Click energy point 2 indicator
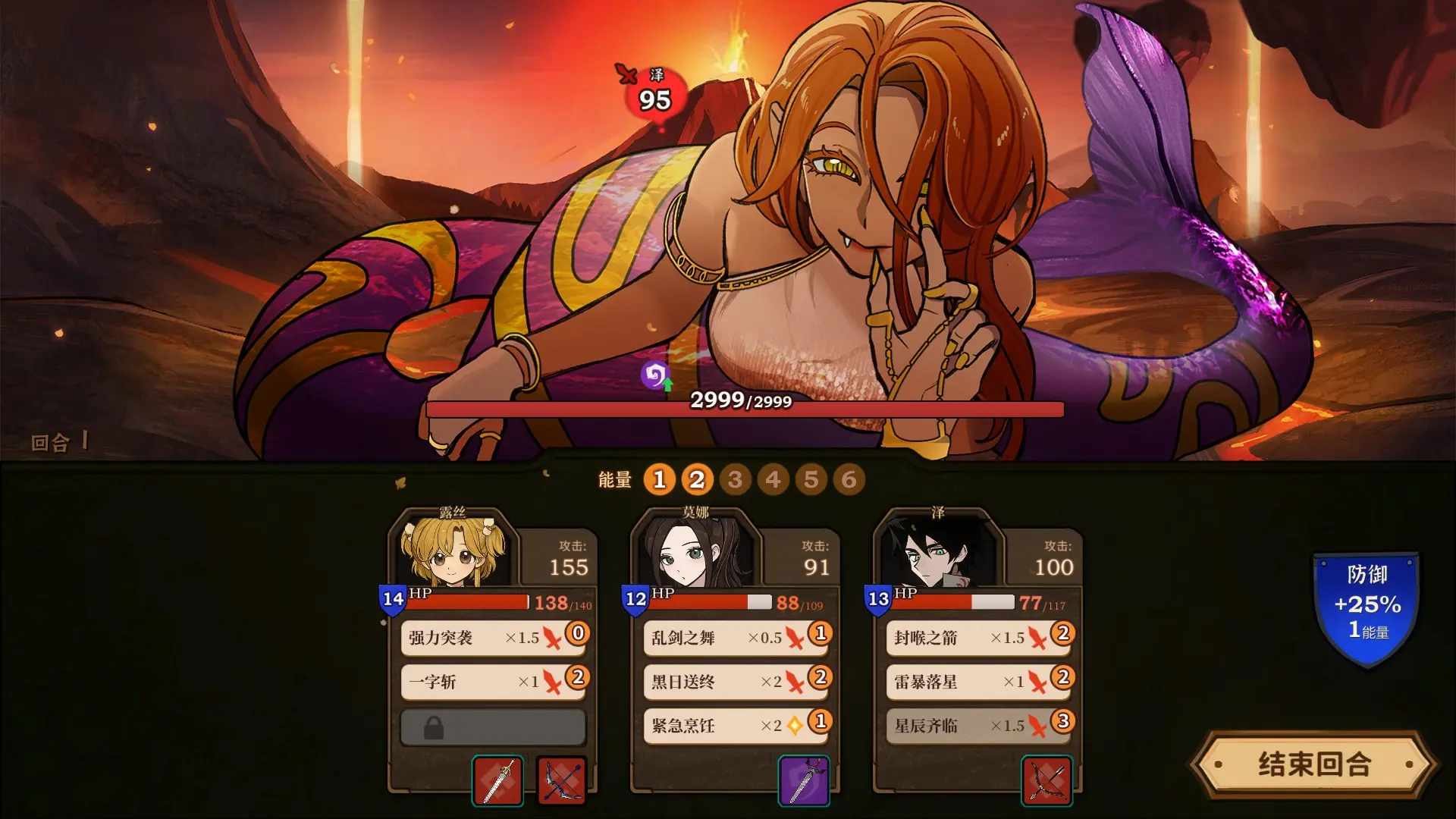 [x=698, y=480]
